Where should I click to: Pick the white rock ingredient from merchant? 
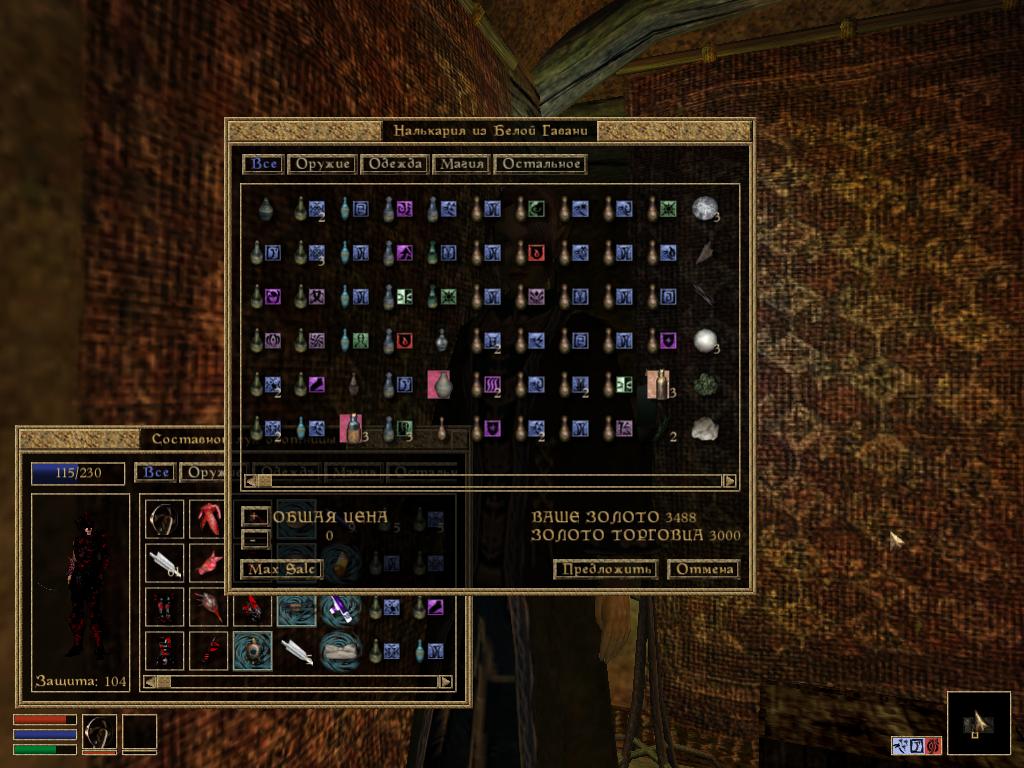coord(705,429)
